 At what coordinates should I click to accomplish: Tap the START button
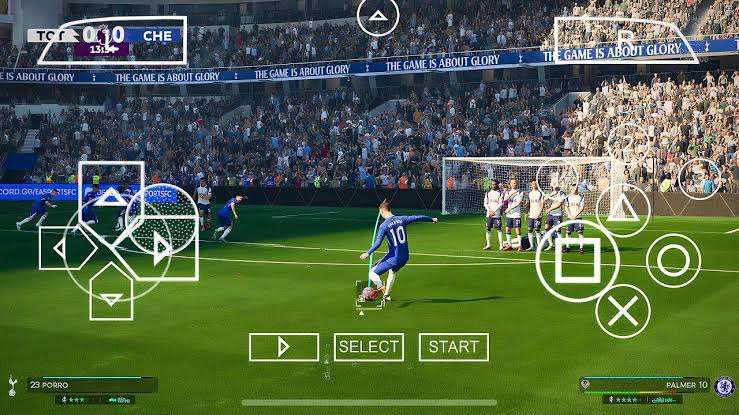pyautogui.click(x=454, y=347)
